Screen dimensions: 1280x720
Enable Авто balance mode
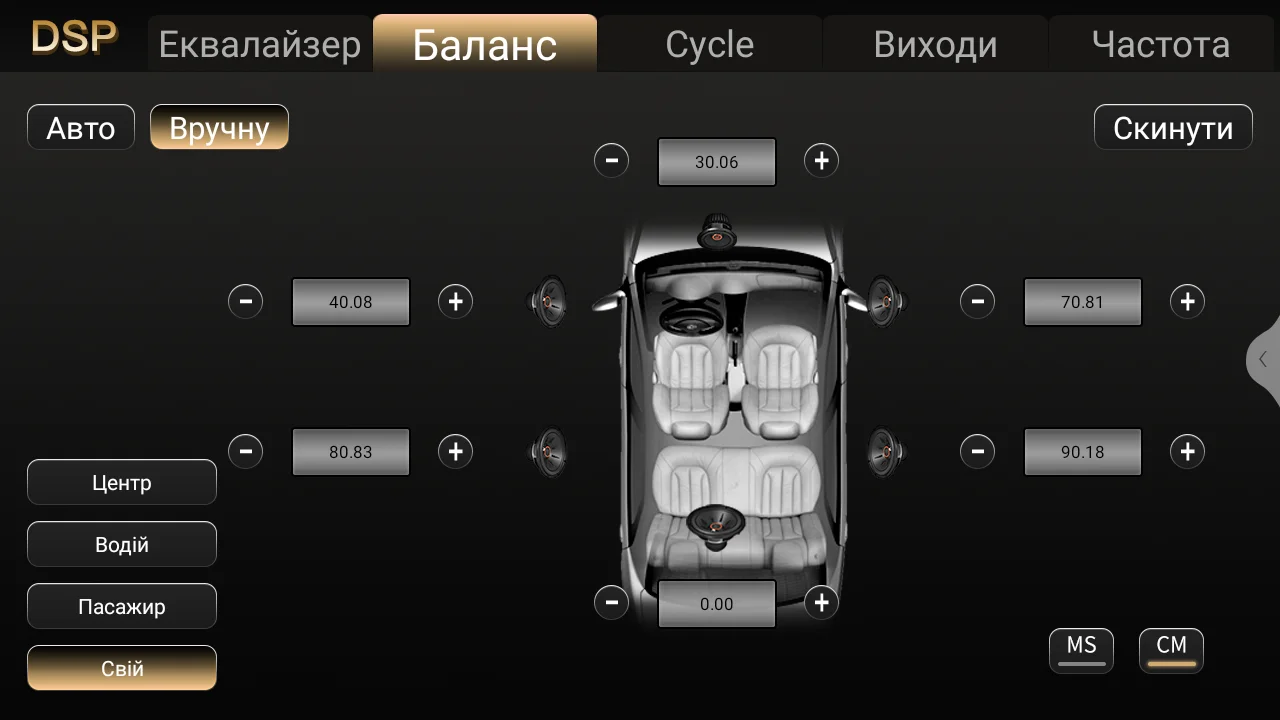(80, 127)
